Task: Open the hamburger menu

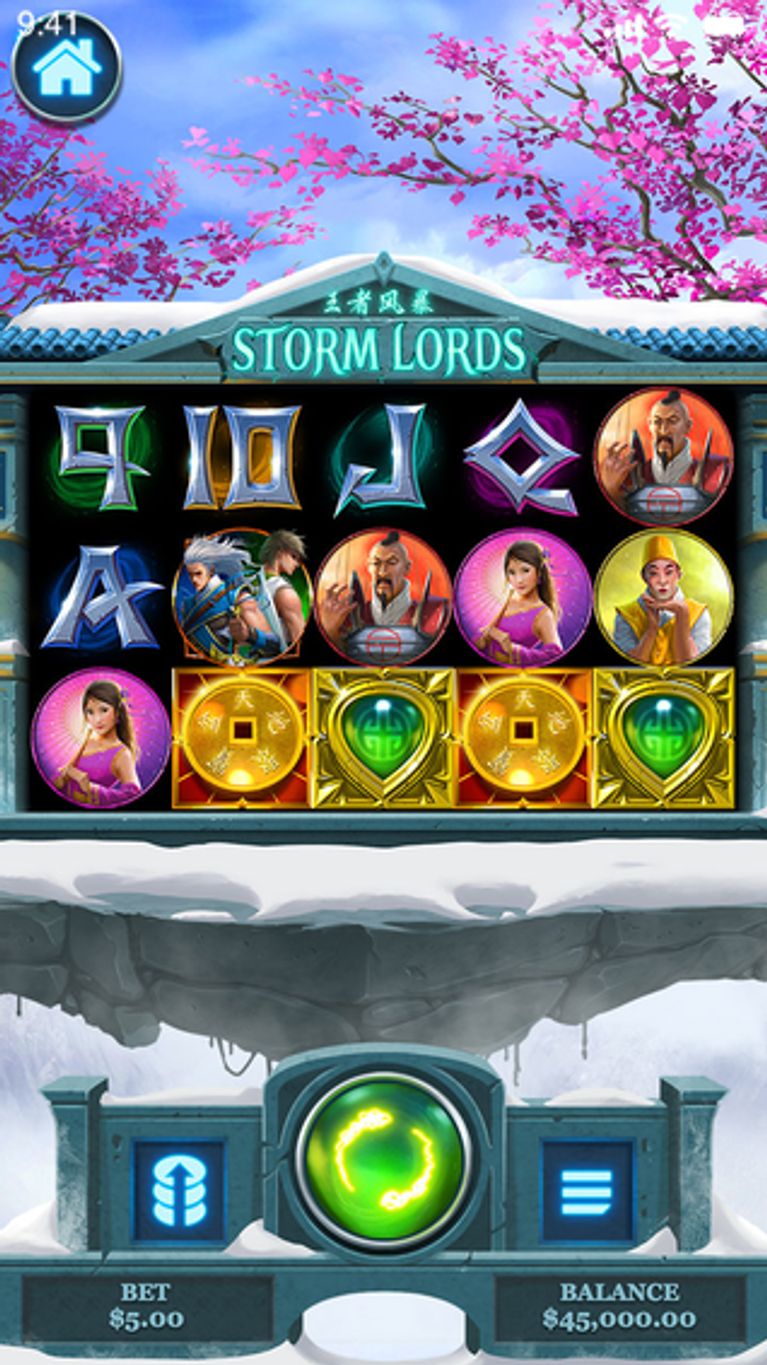Action: point(587,1190)
